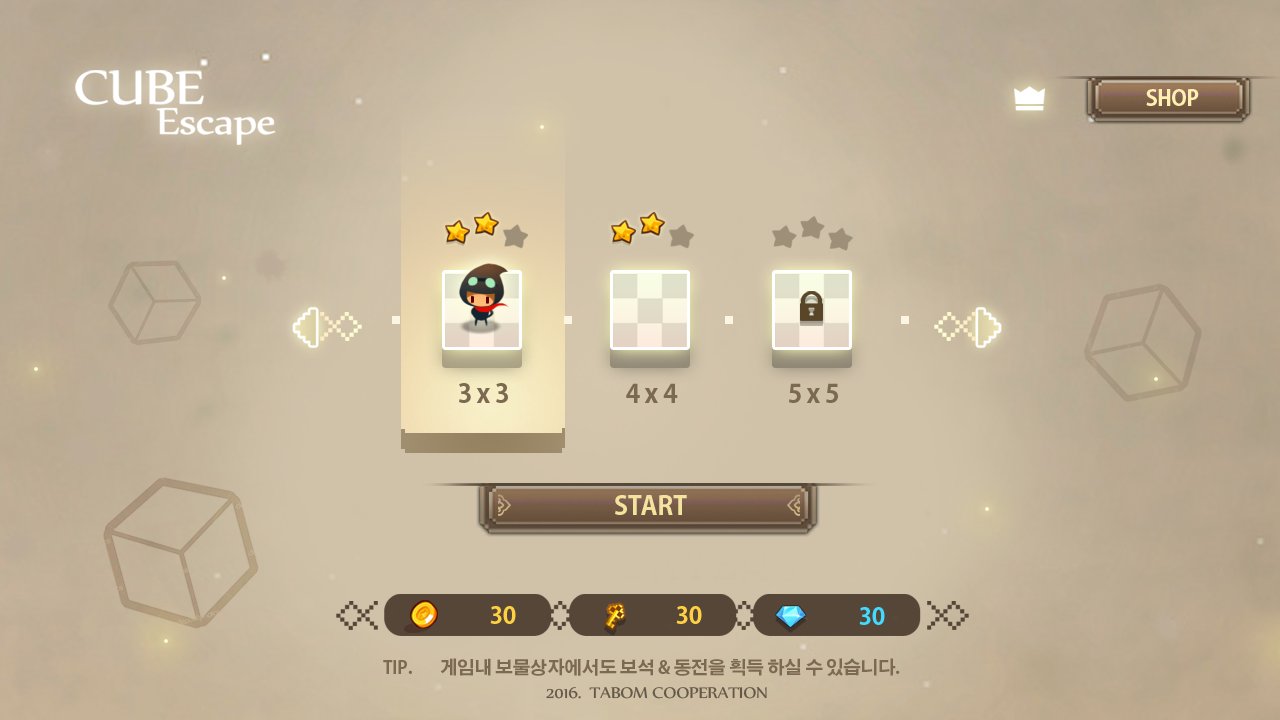Select the 3 x 3 puzzle mode
The image size is (1280, 720).
tap(481, 310)
